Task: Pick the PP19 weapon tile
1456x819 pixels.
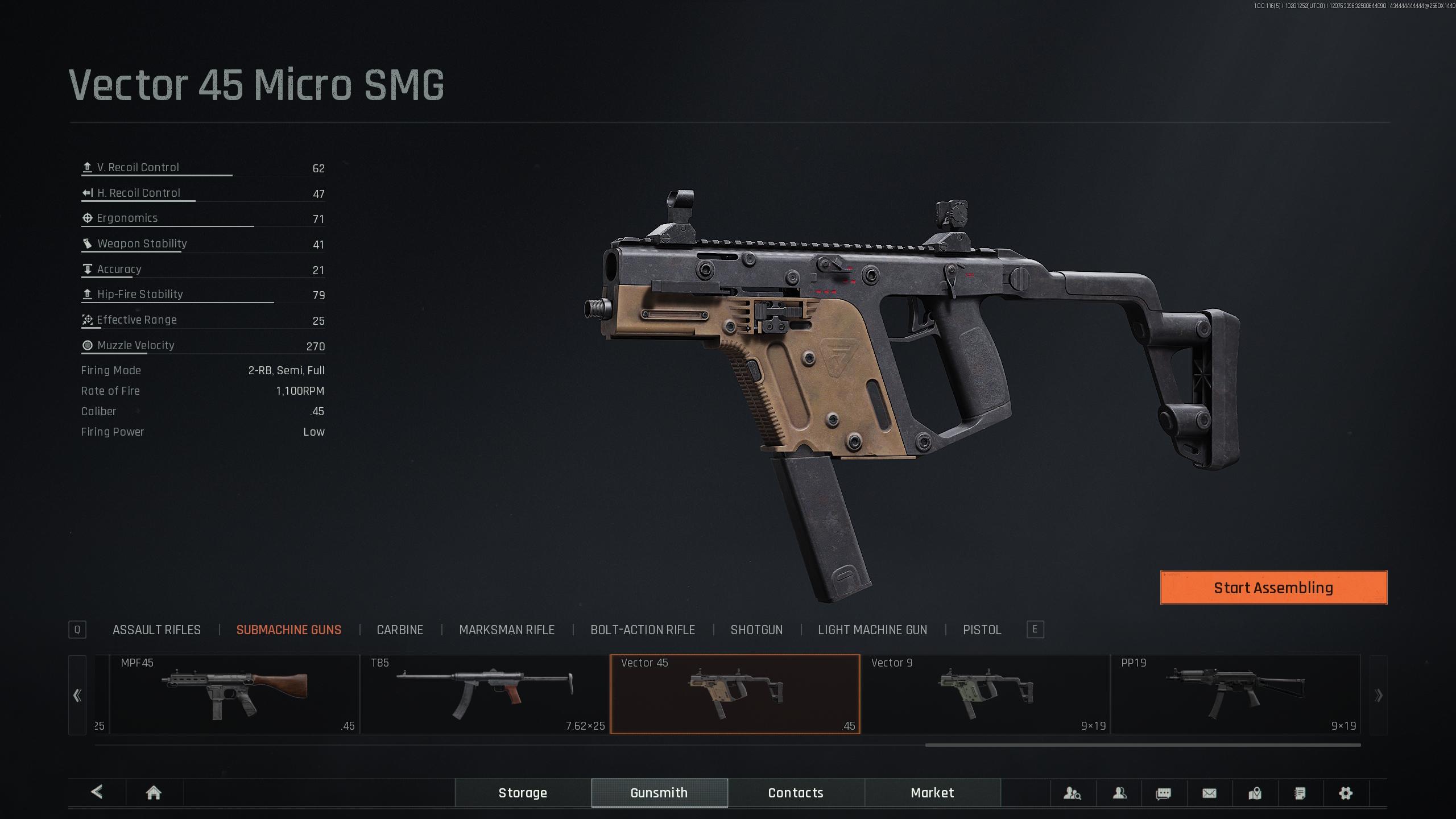Action: [x=1235, y=694]
